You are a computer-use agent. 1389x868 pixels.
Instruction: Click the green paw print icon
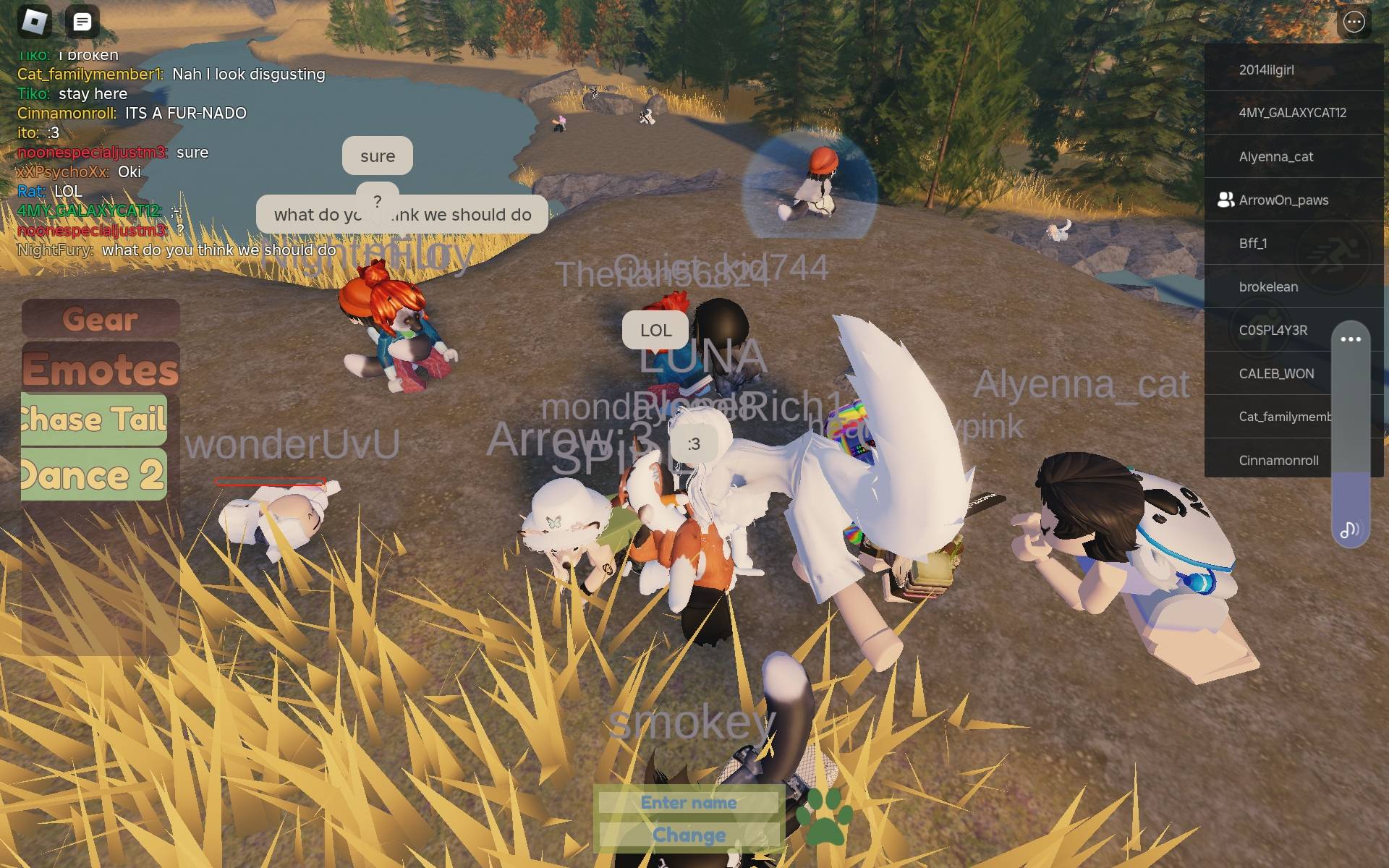[x=825, y=816]
